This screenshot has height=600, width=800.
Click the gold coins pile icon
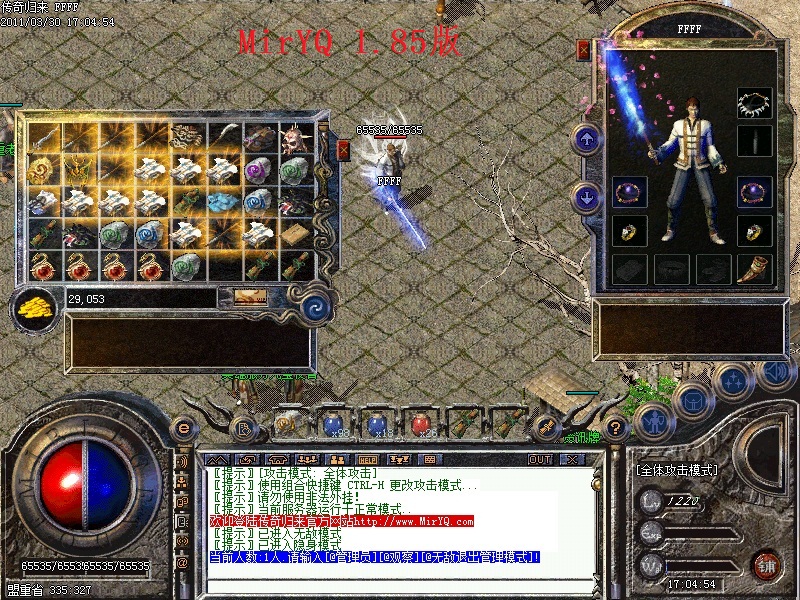pos(35,305)
